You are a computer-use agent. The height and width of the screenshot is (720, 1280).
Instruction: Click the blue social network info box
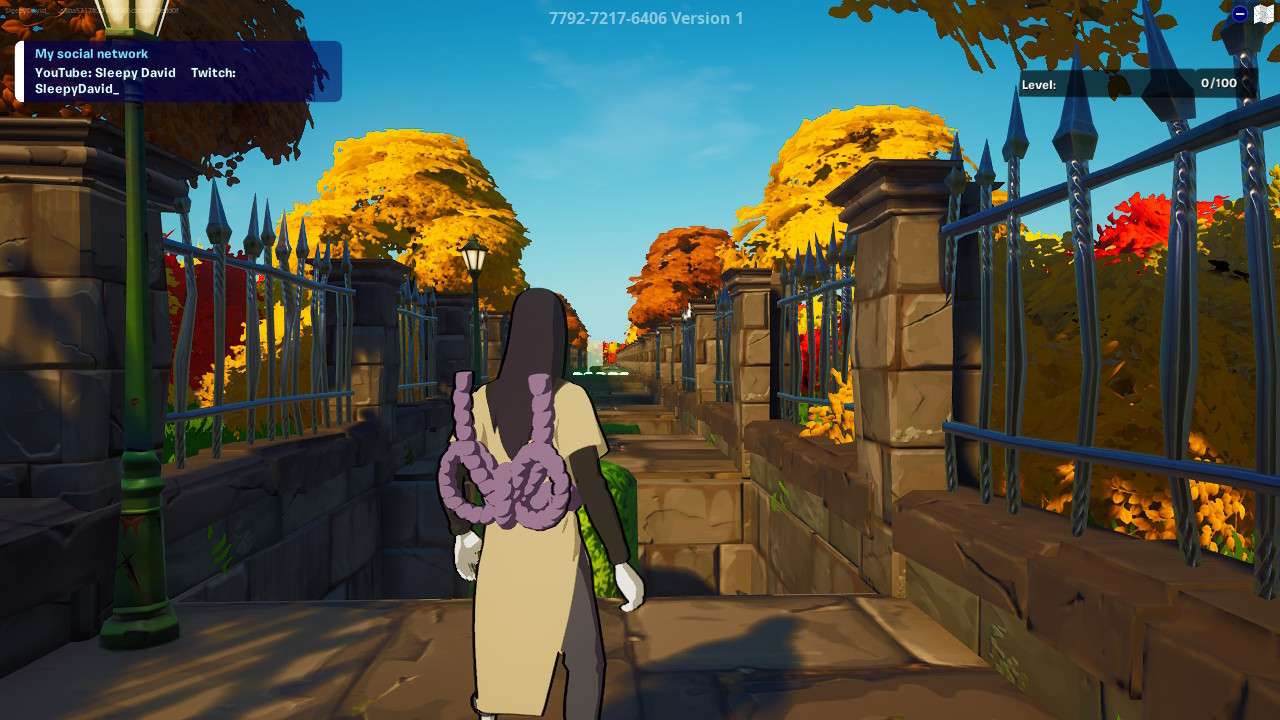click(x=180, y=70)
